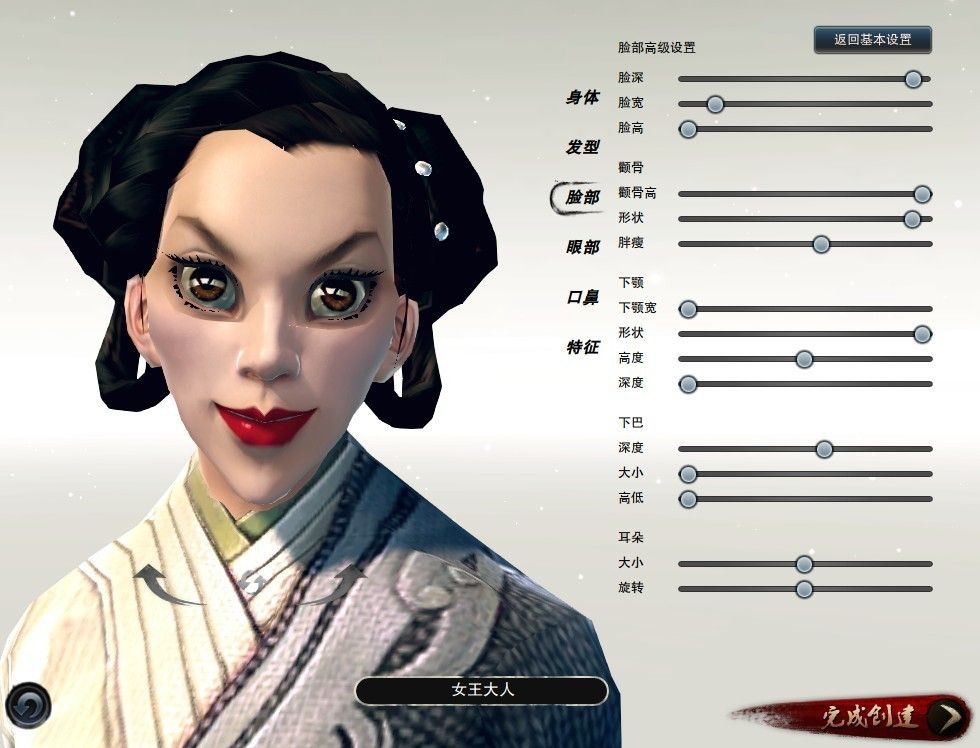Rotate character with the left curved arrow
This screenshot has height=748, width=980.
[162, 584]
